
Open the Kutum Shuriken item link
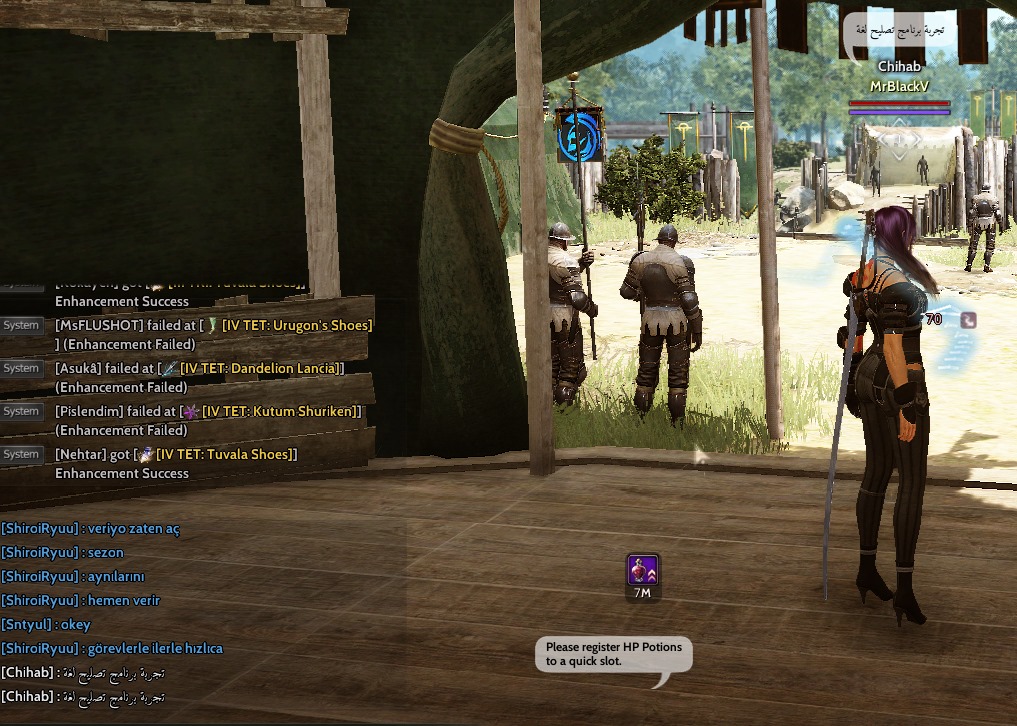[x=281, y=412]
